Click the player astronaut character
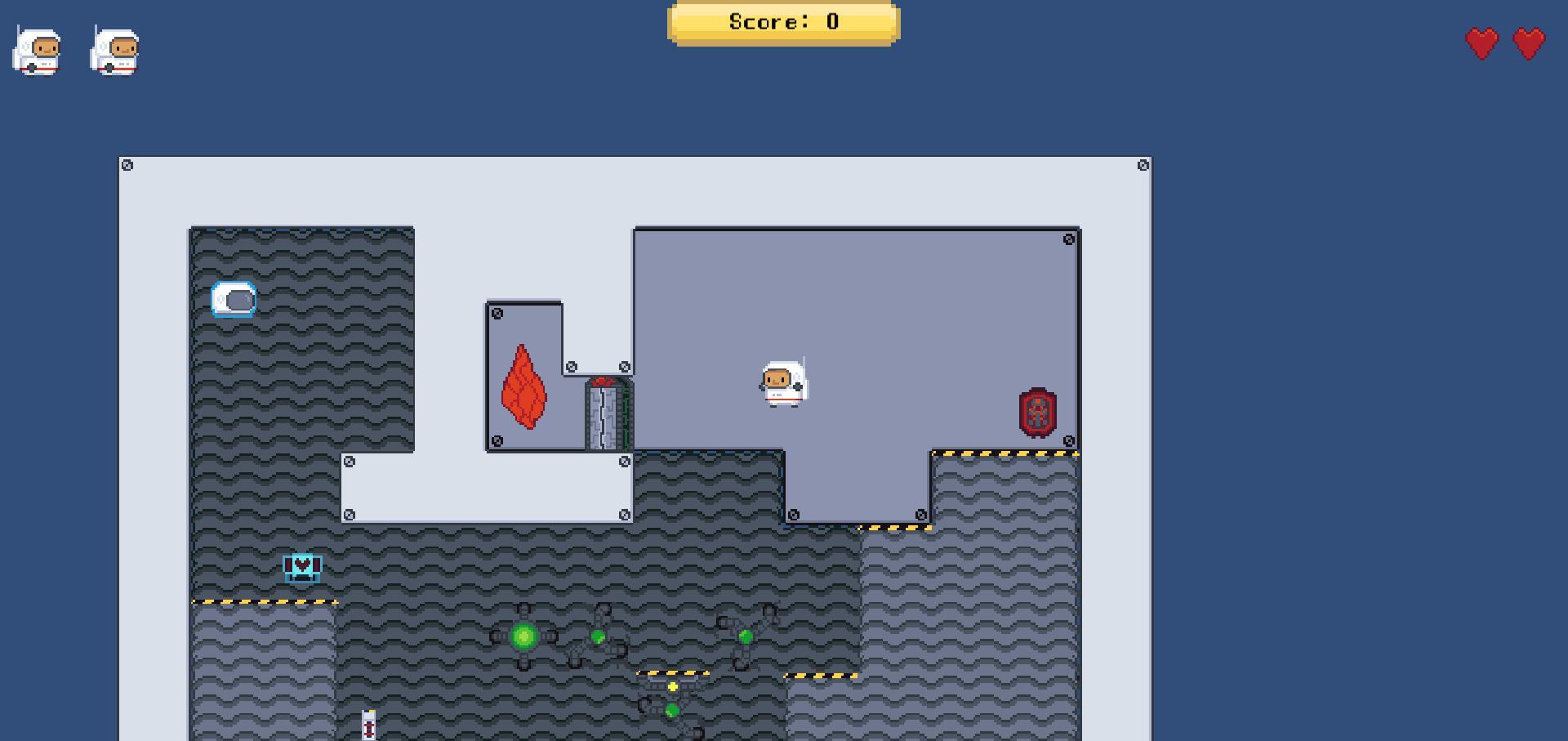 785,382
